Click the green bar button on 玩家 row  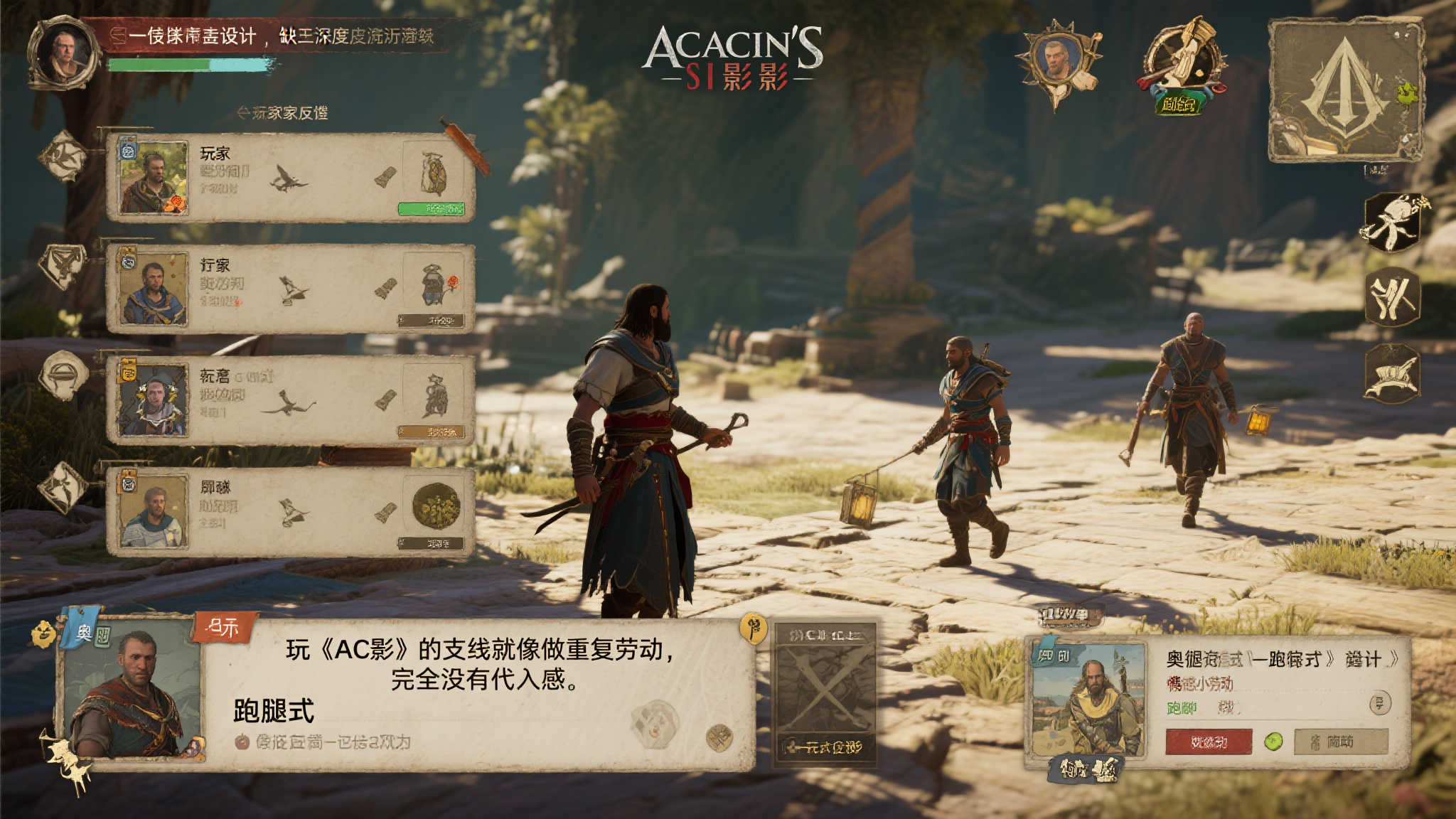431,208
